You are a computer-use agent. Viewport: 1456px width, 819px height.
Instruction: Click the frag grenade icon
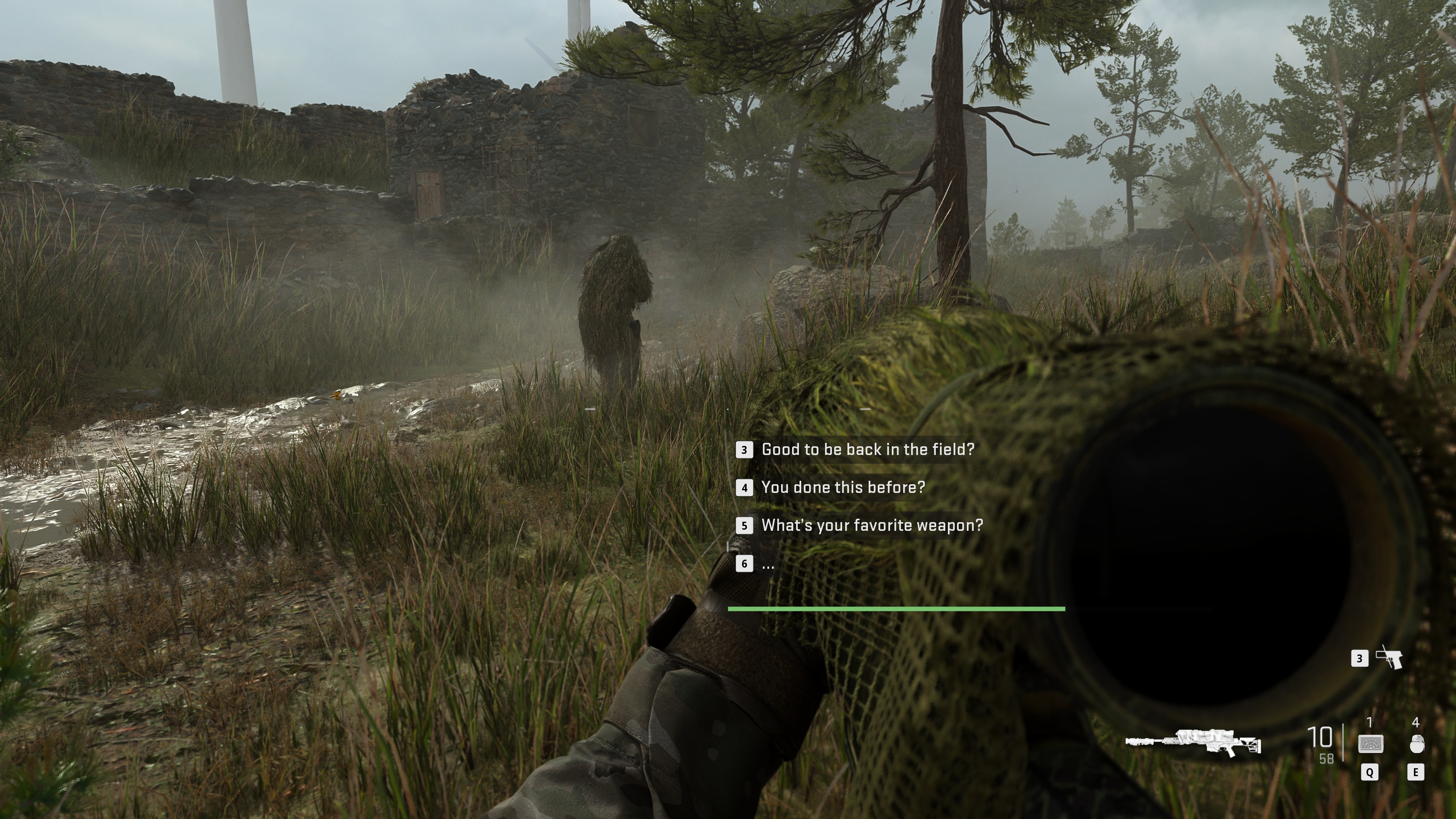point(1417,744)
